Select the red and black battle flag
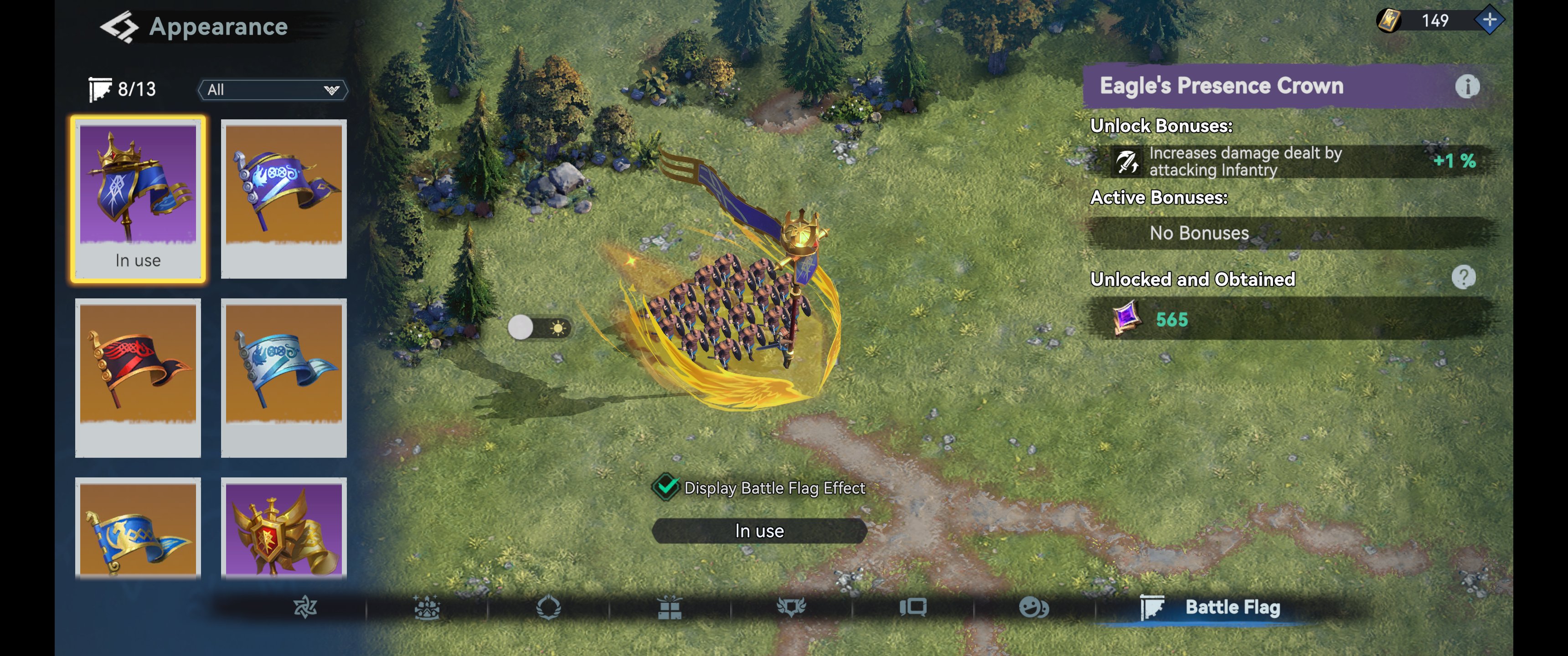This screenshot has width=1568, height=656. (138, 377)
